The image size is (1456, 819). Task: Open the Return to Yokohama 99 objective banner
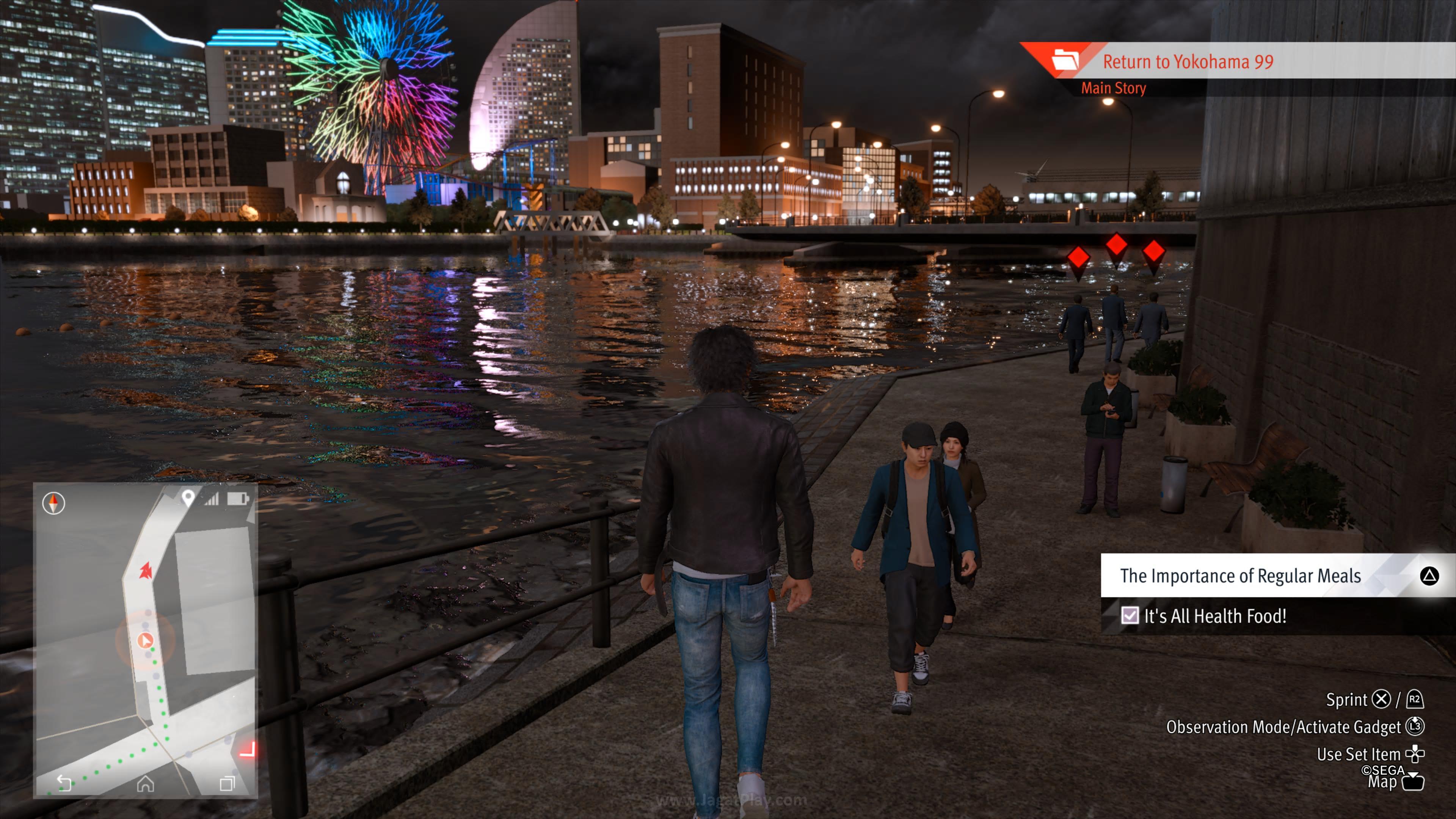(1187, 61)
